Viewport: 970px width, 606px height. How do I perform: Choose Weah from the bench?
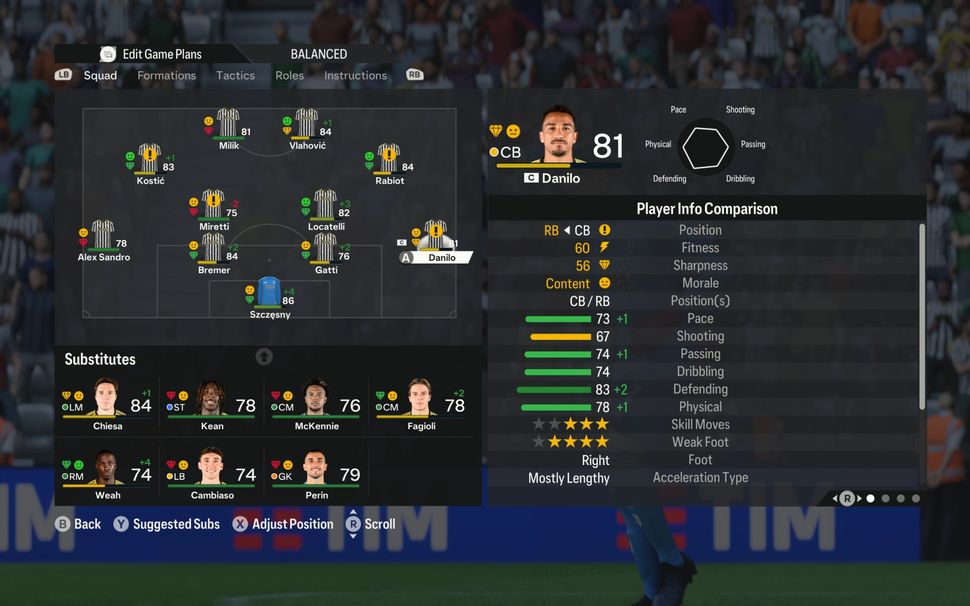[107, 473]
